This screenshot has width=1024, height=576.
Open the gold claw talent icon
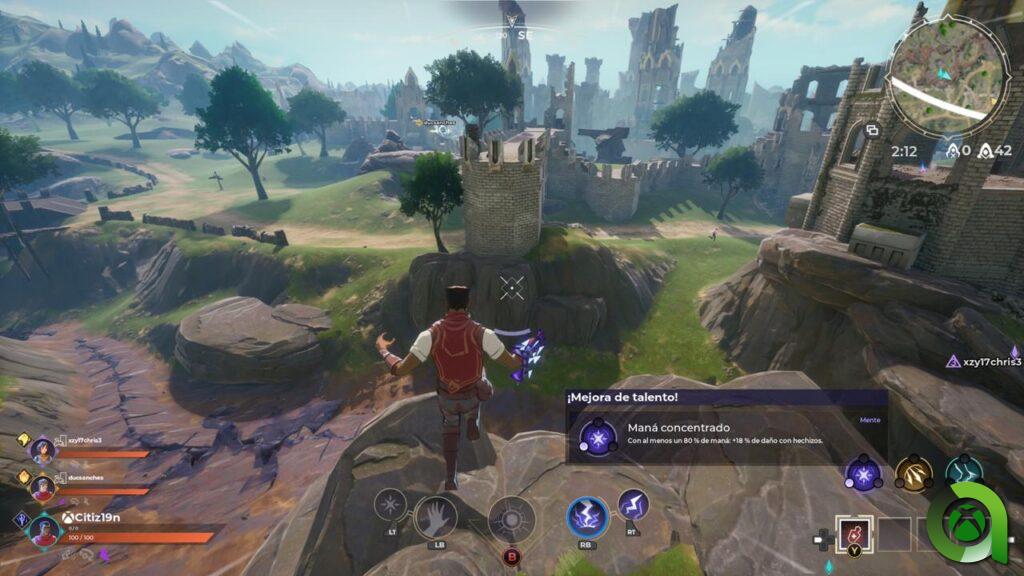pyautogui.click(x=913, y=473)
